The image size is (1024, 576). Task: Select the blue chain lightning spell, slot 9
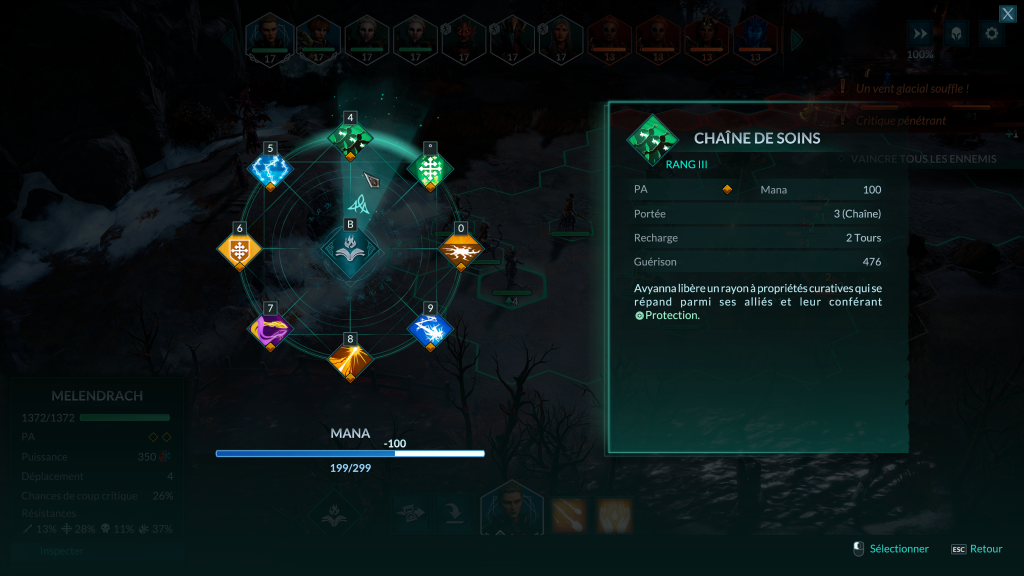430,329
